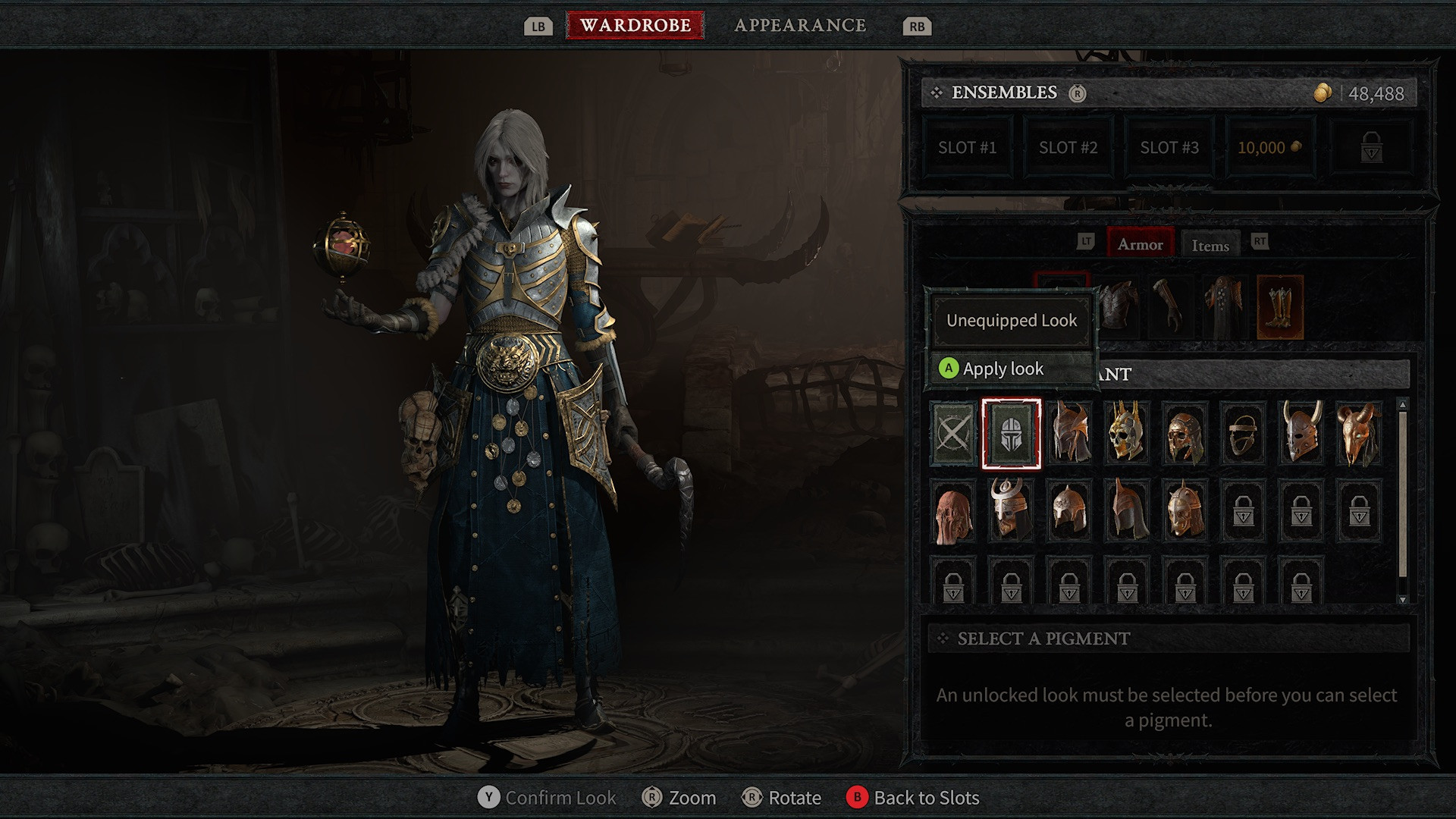Choose the chest armor slot icon
Image resolution: width=1456 pixels, height=819 pixels.
[1119, 306]
